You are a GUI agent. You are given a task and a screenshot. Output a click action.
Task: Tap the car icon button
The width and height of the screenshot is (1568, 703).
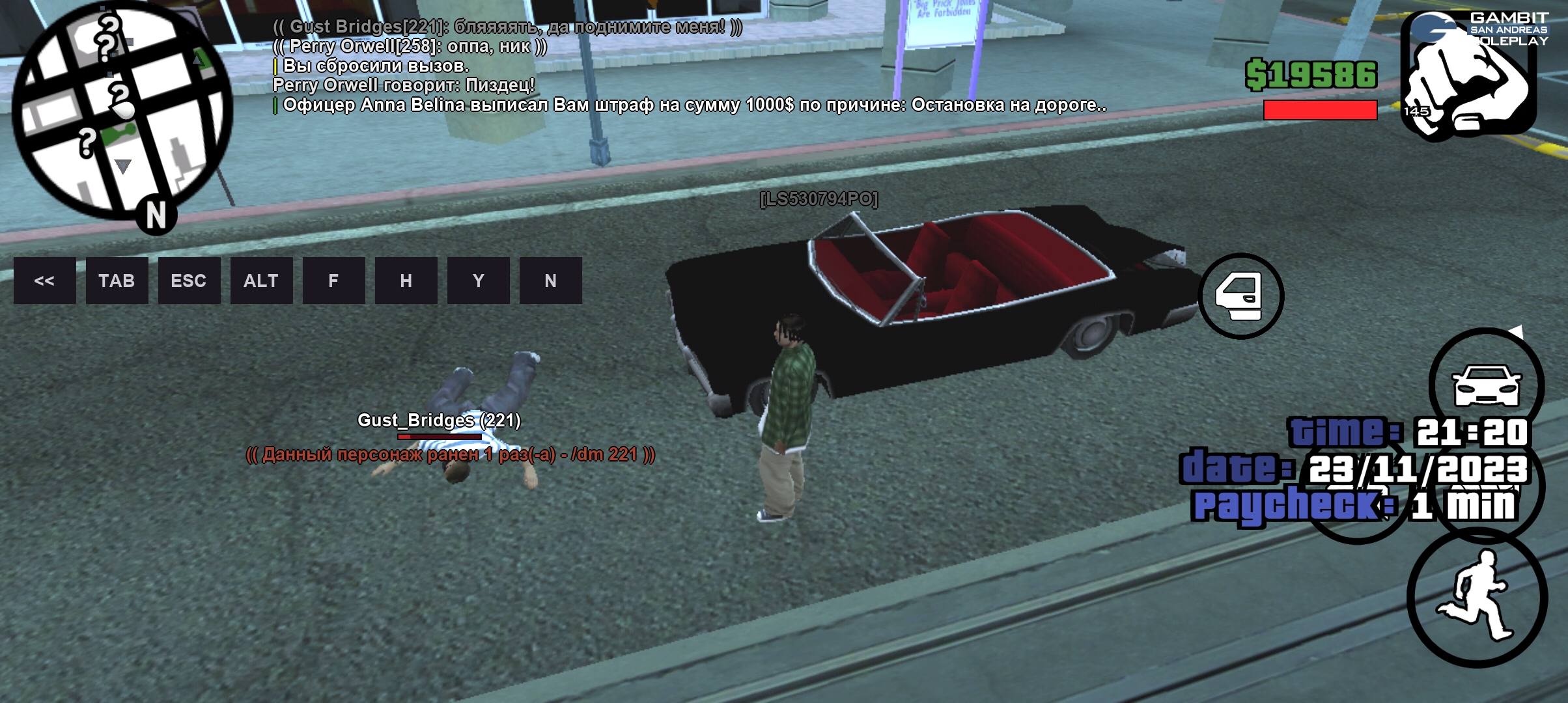pos(1487,385)
